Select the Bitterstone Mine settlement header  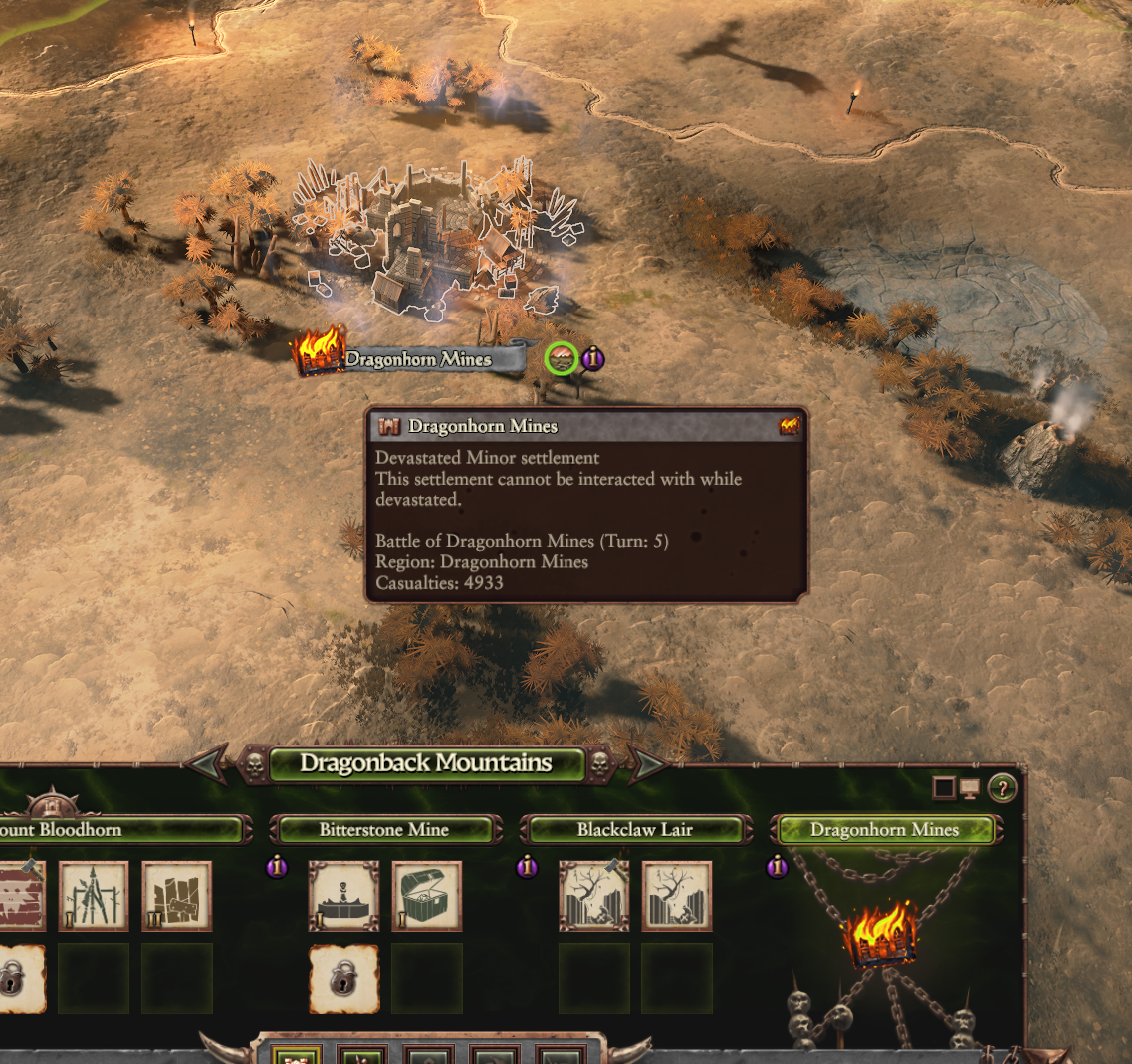coord(384,830)
